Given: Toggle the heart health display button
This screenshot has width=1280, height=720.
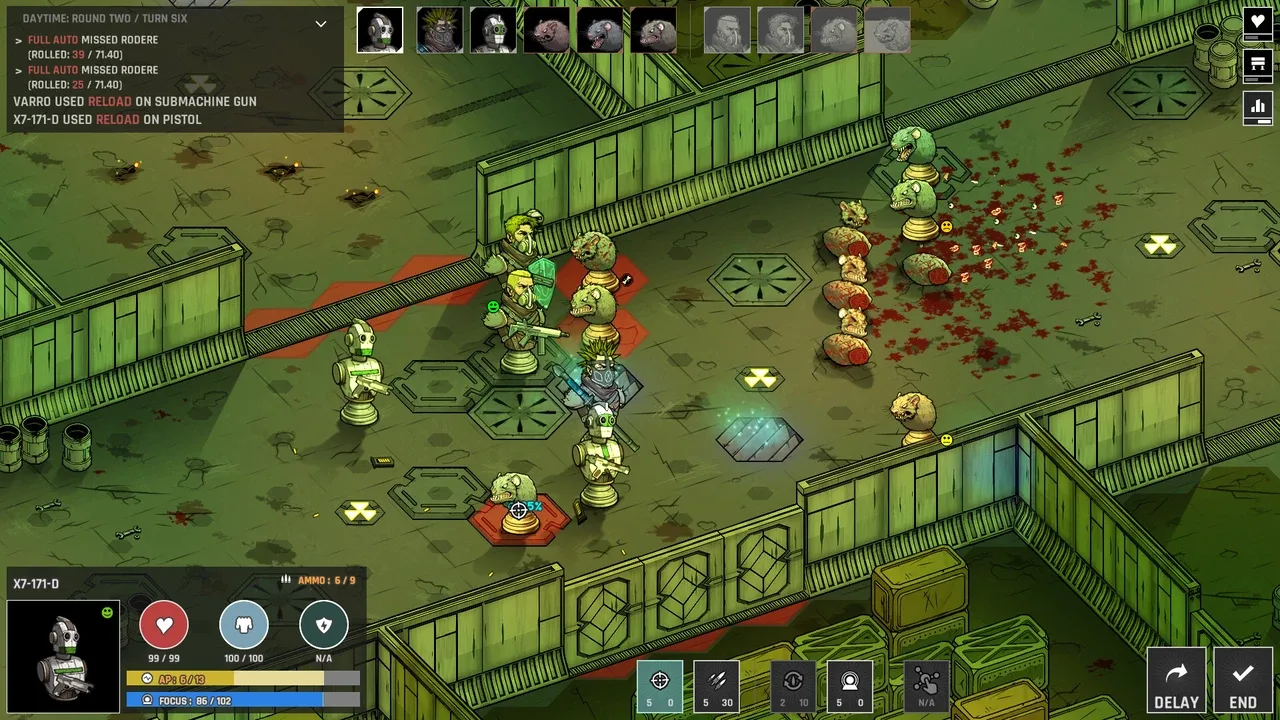Looking at the screenshot, I should click(x=1258, y=22).
